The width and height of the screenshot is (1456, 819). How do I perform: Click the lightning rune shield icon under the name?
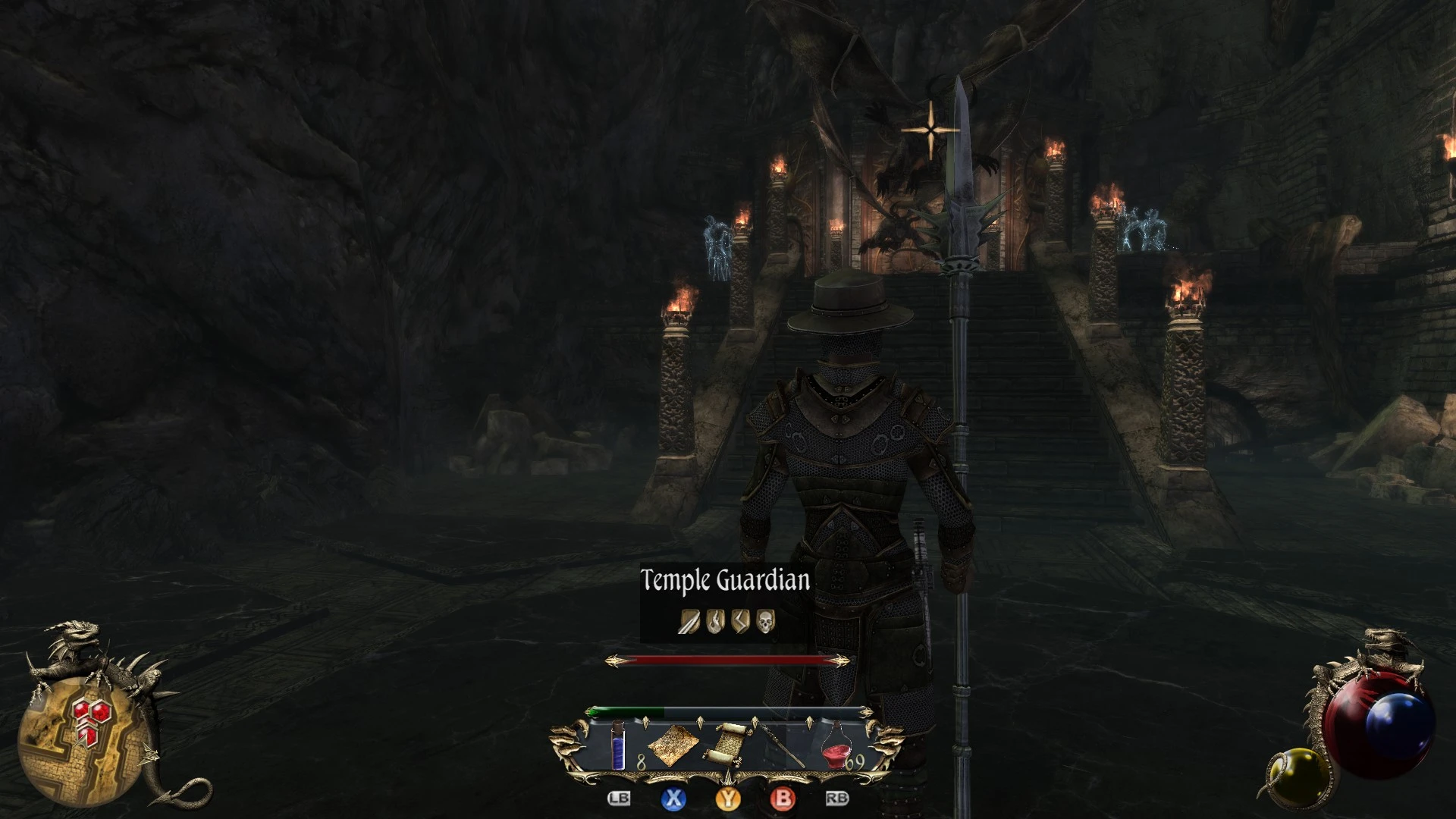coord(741,622)
